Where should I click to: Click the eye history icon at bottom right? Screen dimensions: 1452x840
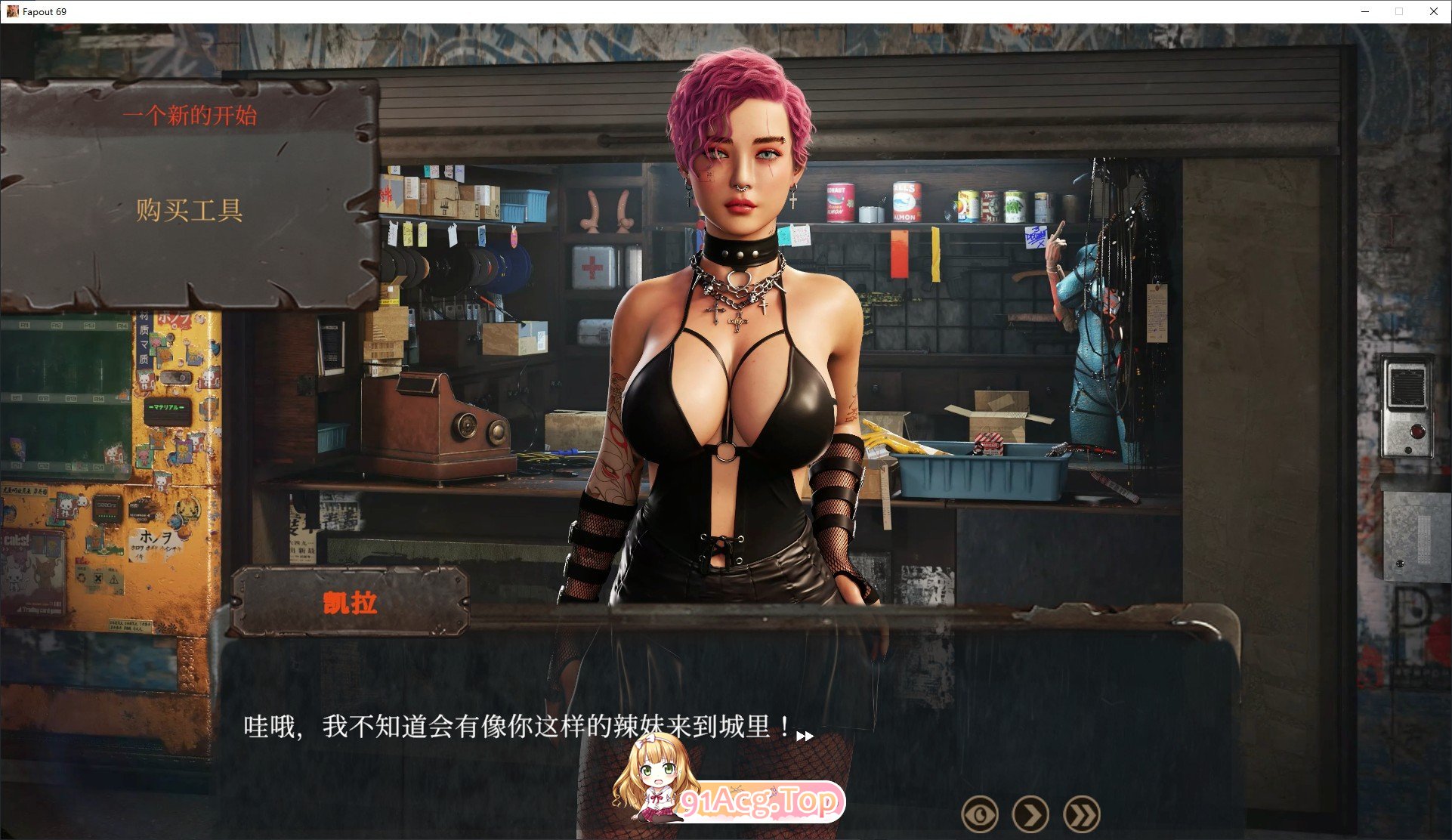980,814
